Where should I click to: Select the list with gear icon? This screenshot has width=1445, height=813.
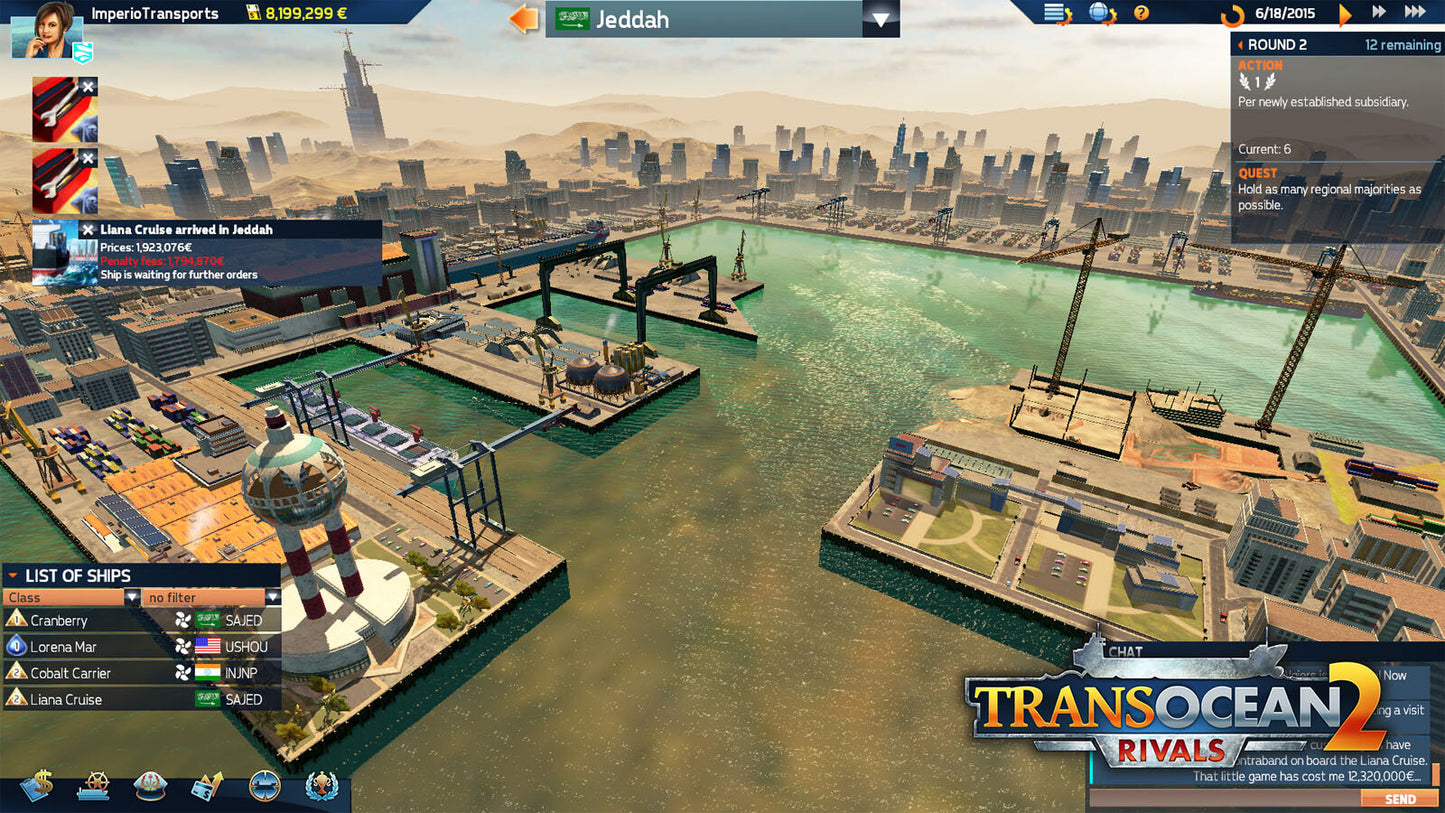click(1052, 12)
